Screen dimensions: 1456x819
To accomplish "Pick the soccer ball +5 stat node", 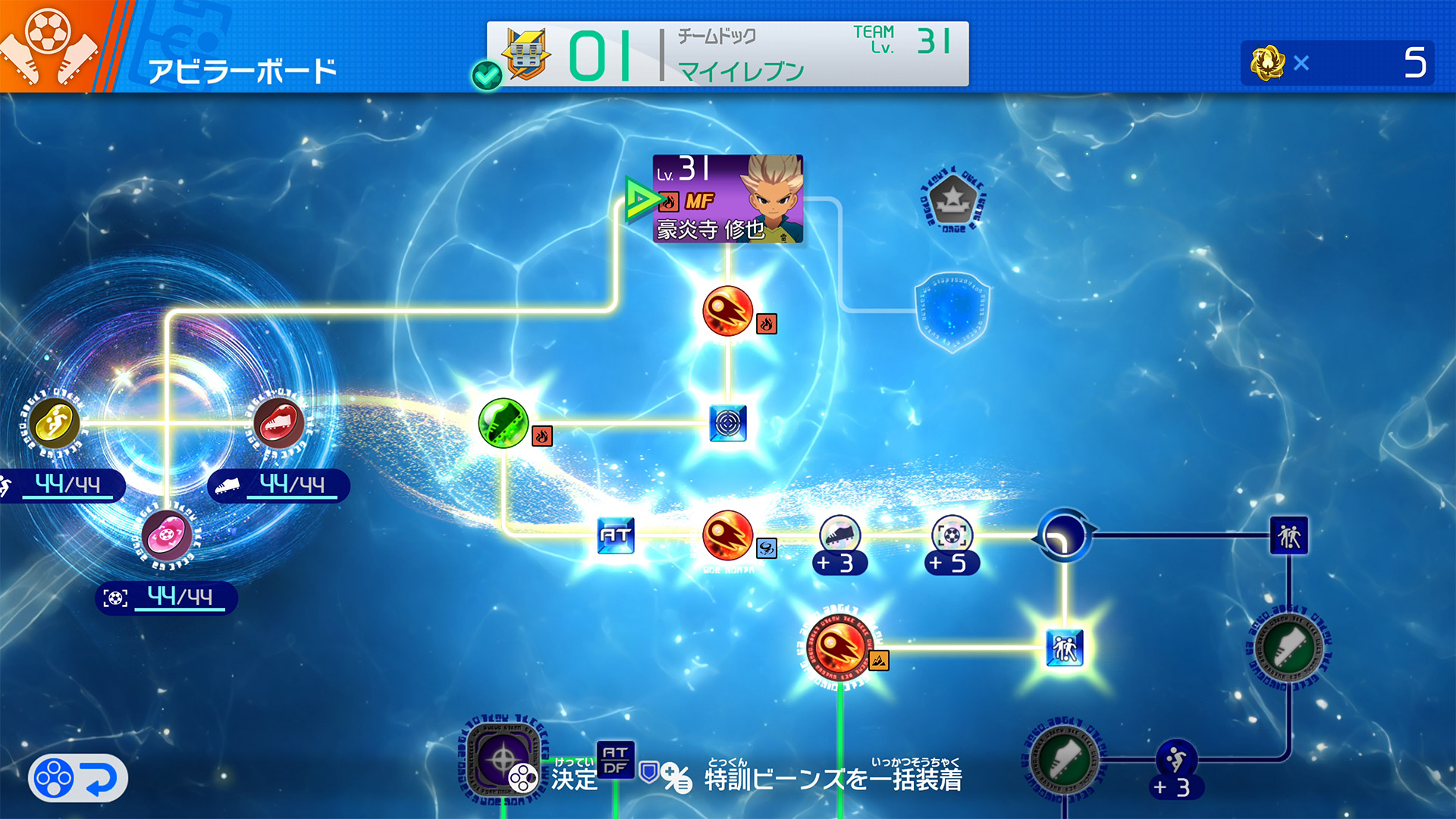I will (x=952, y=535).
